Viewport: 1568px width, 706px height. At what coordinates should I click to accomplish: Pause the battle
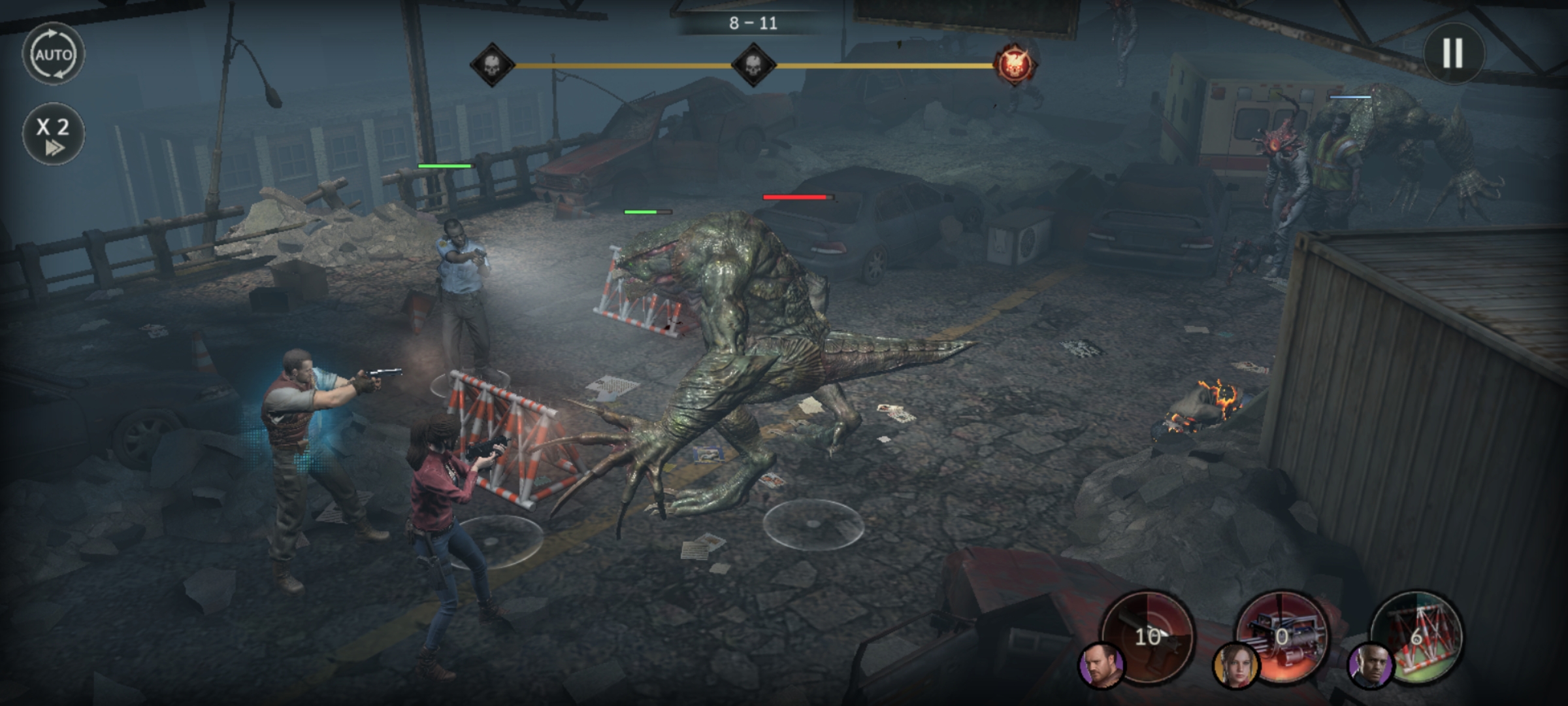[1452, 53]
